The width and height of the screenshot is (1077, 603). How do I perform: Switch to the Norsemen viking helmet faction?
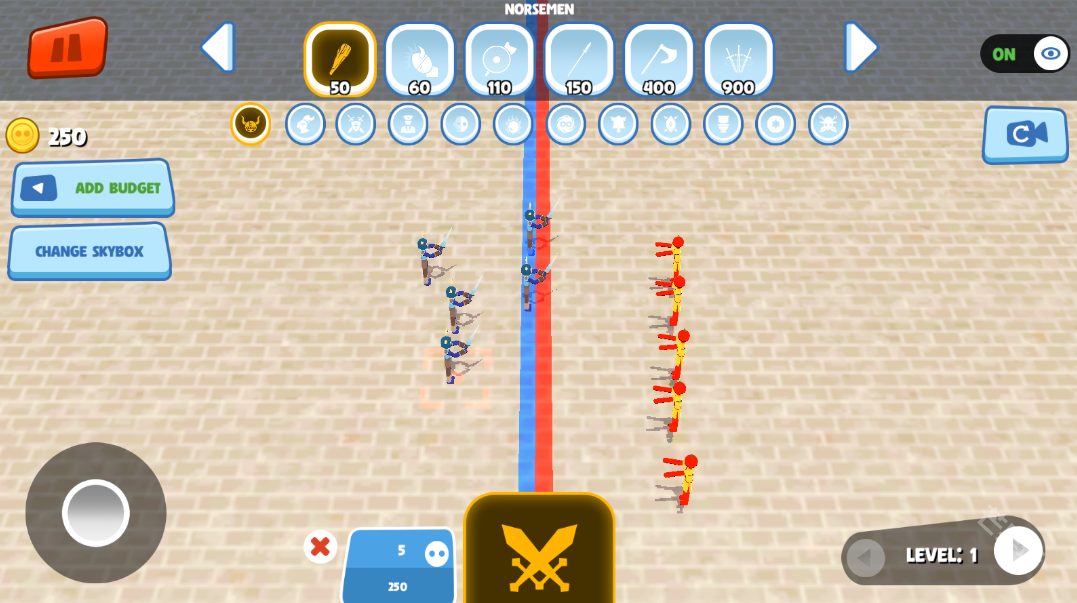point(251,124)
